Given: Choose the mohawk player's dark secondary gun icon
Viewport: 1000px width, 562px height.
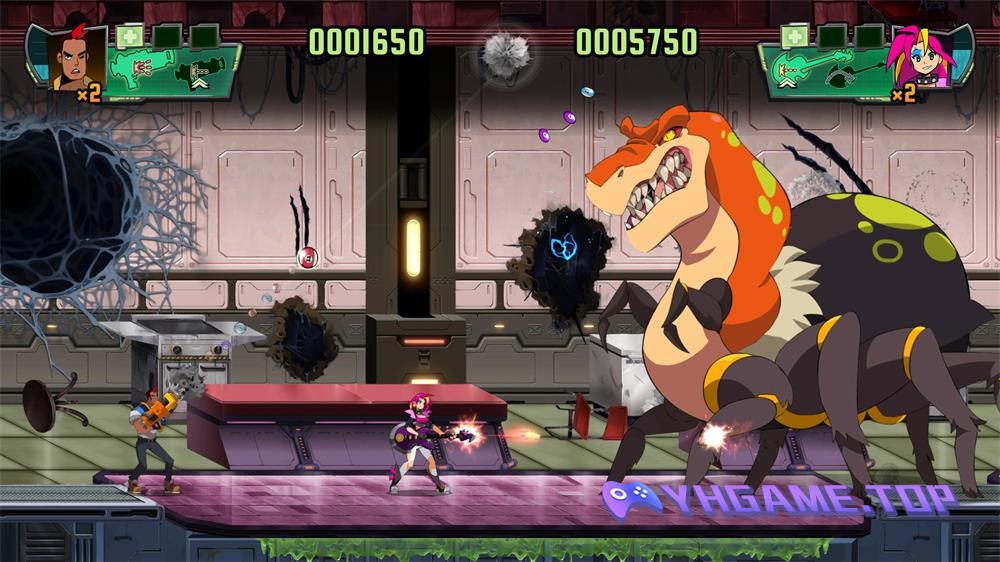Looking at the screenshot, I should [x=196, y=73].
